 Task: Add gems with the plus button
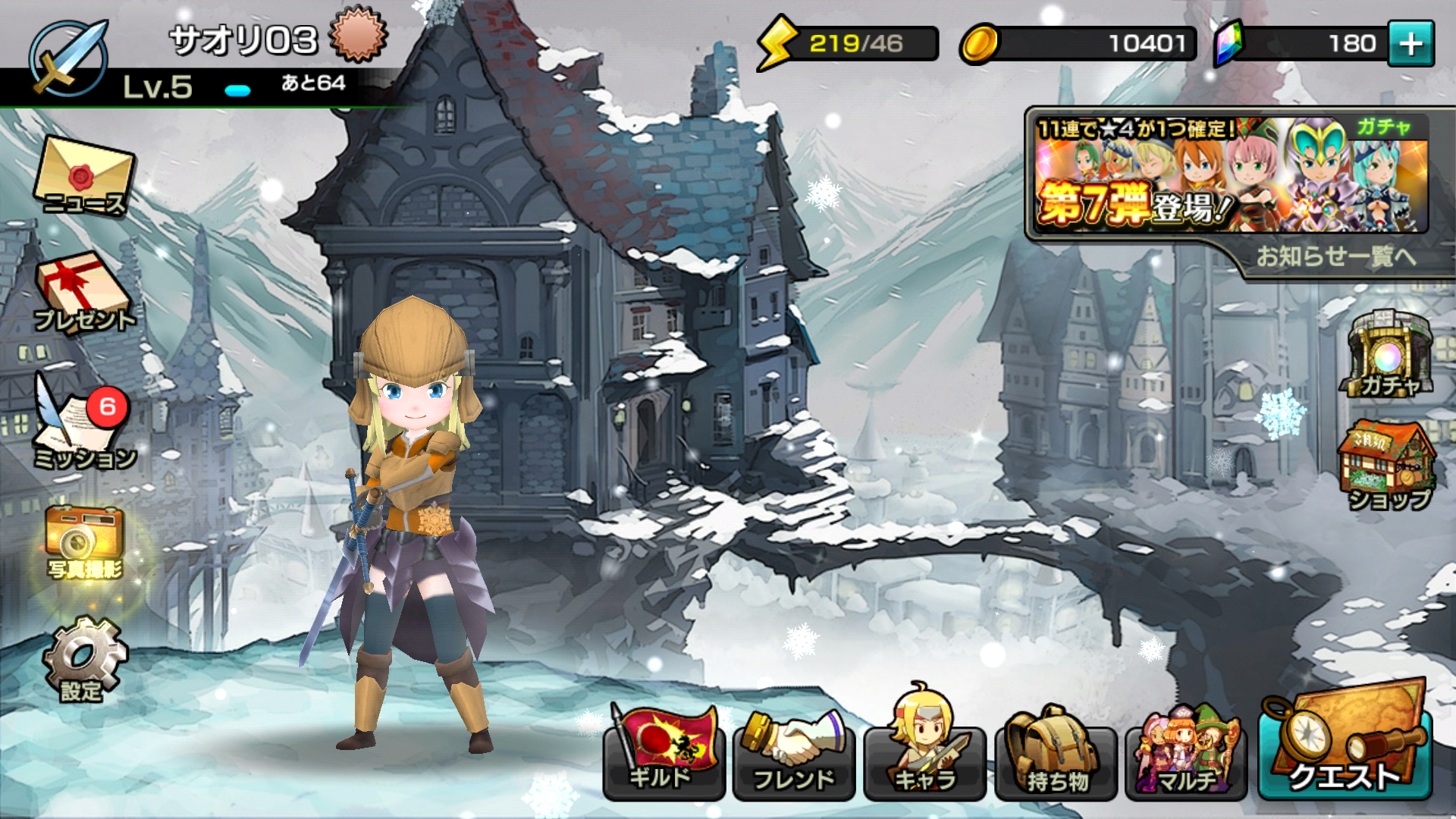pos(1410,44)
